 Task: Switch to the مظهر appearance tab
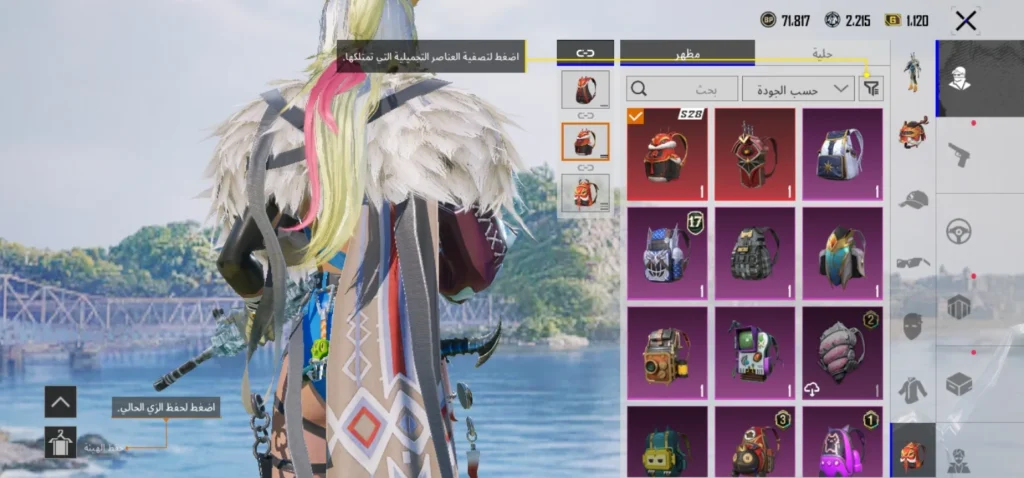tap(687, 53)
